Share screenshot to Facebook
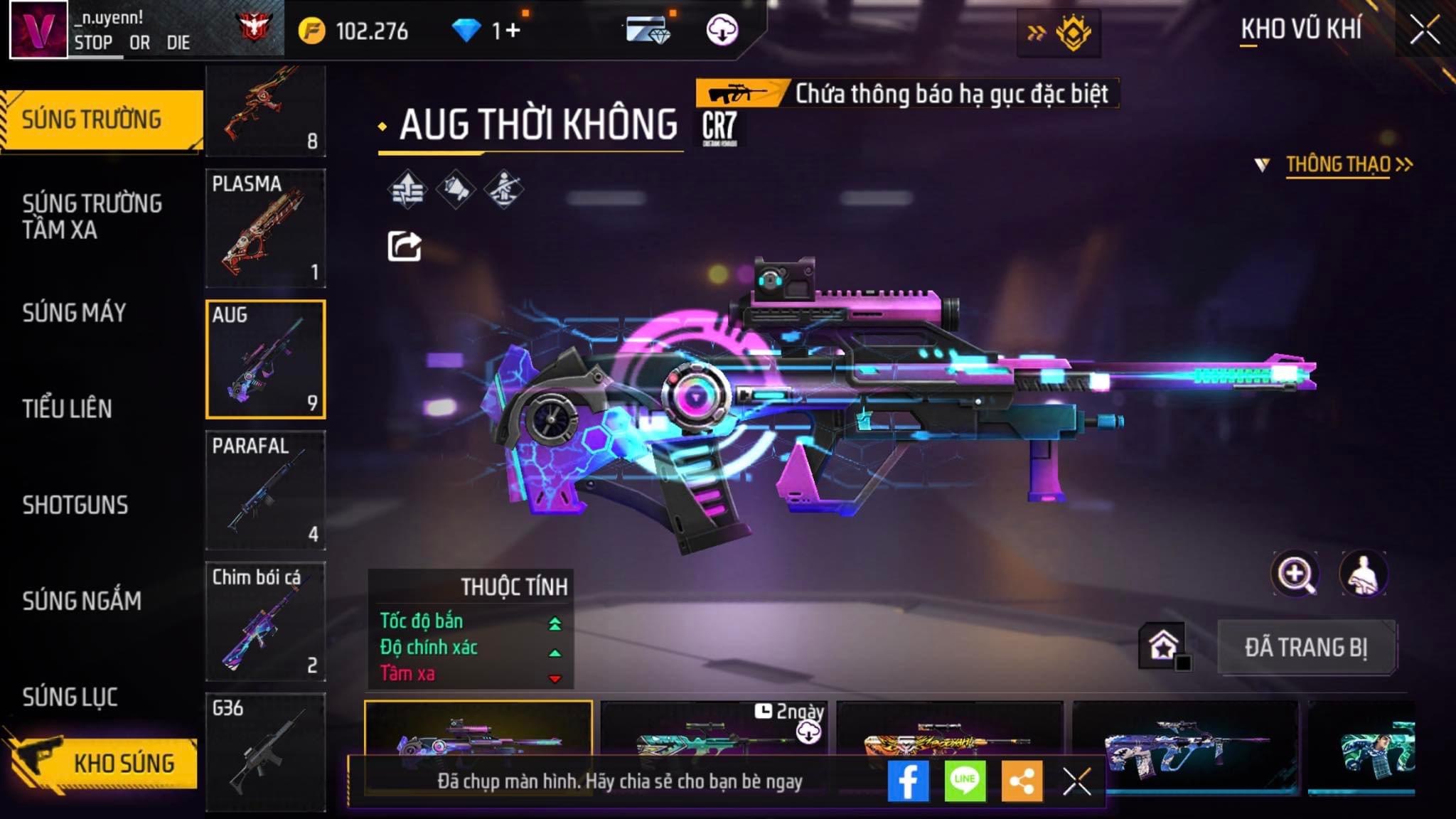The image size is (1456, 819). 908,781
